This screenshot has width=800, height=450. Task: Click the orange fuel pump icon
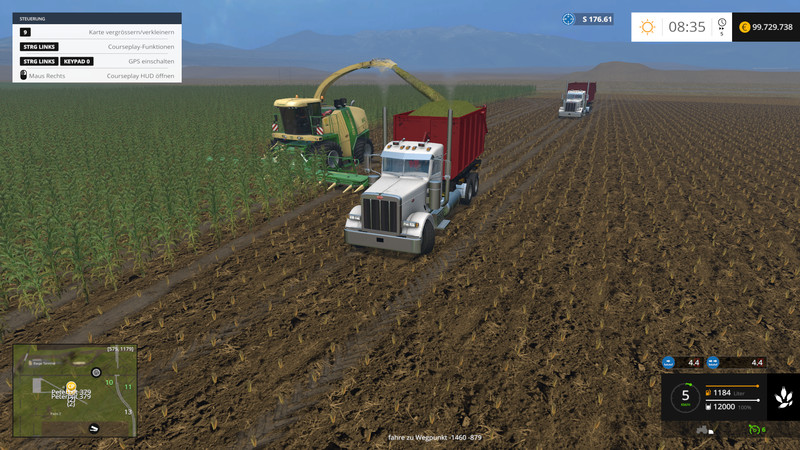click(x=708, y=392)
